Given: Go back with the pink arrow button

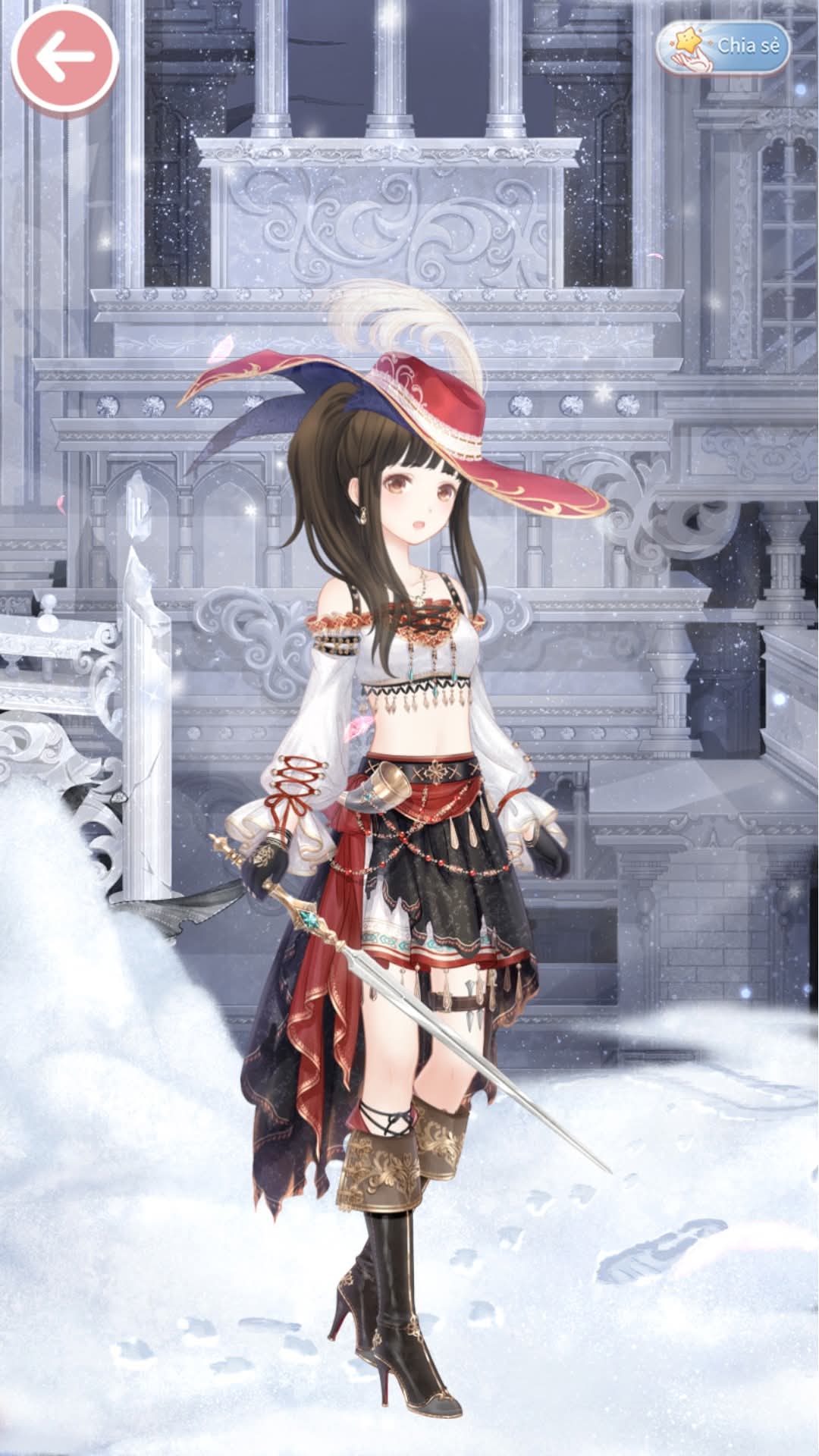Looking at the screenshot, I should point(64,58).
